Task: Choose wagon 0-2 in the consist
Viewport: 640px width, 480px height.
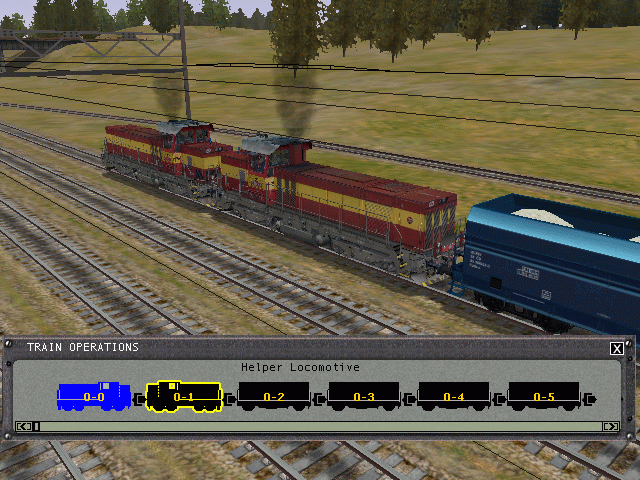Action: (273, 397)
